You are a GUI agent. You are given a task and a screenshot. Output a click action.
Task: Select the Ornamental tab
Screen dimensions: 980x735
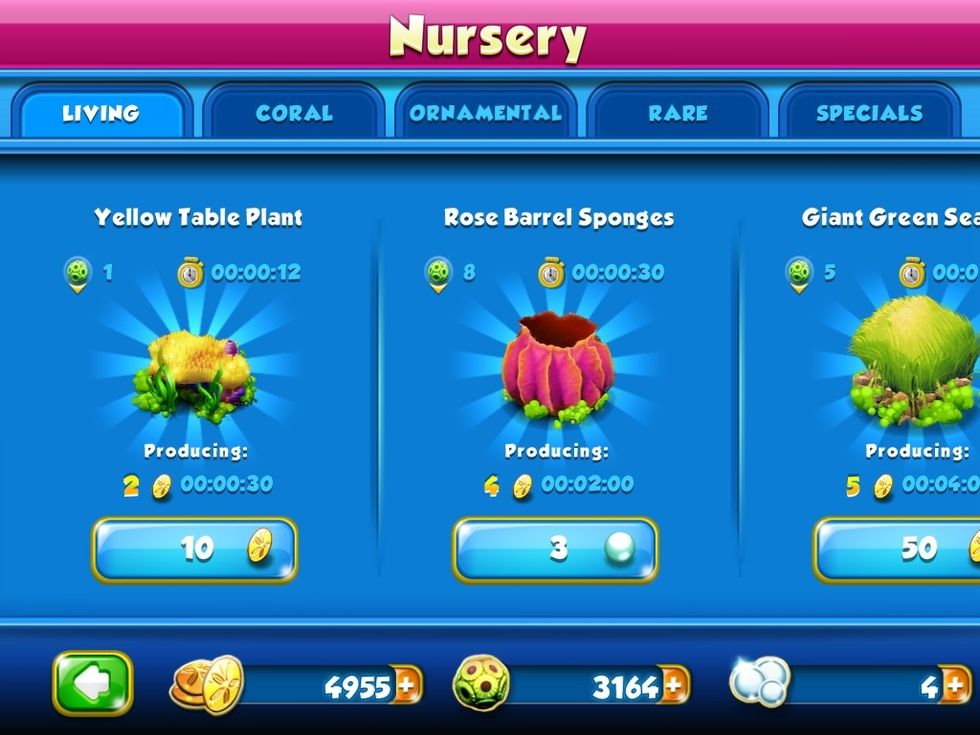coord(485,112)
